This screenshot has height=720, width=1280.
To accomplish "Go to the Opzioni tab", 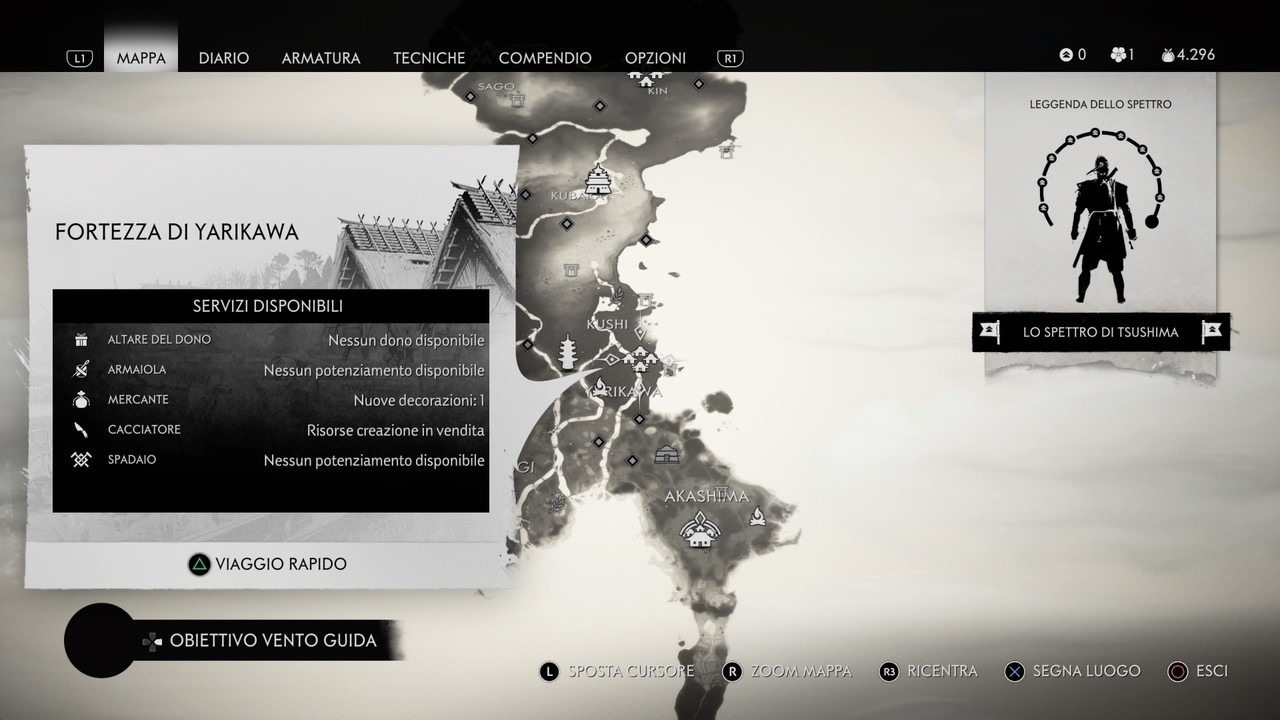I will (655, 58).
